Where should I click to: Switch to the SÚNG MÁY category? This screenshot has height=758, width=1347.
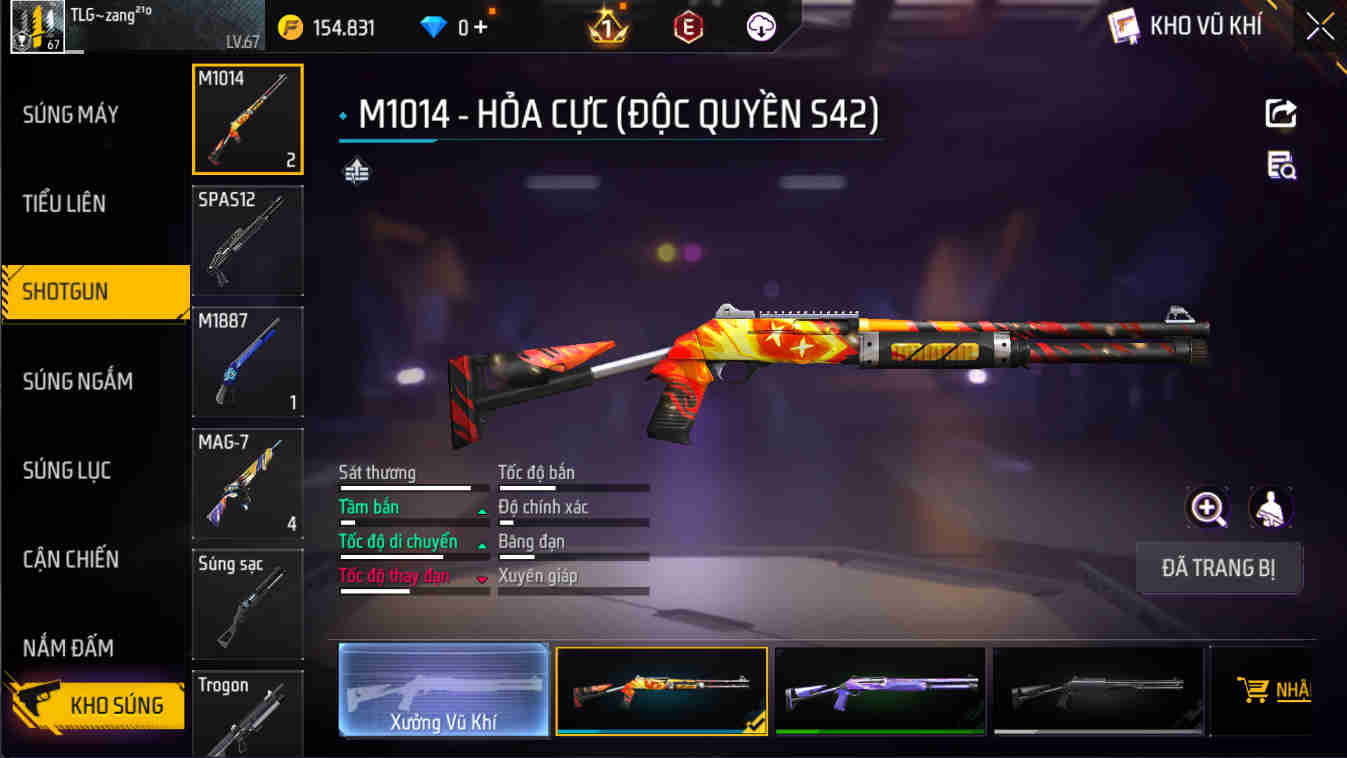point(72,115)
